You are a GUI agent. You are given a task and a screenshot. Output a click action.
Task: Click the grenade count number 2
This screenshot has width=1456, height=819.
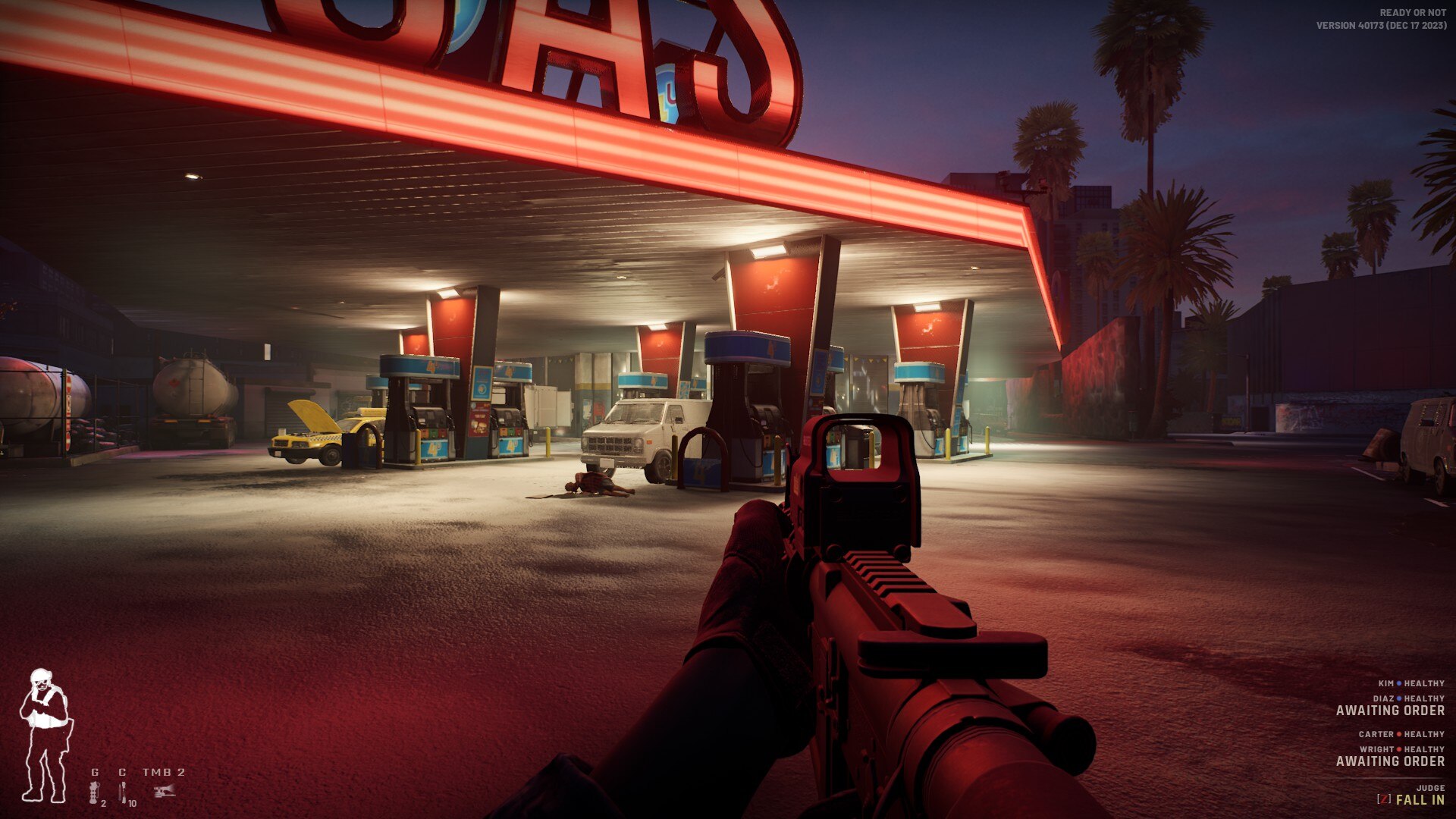[104, 805]
